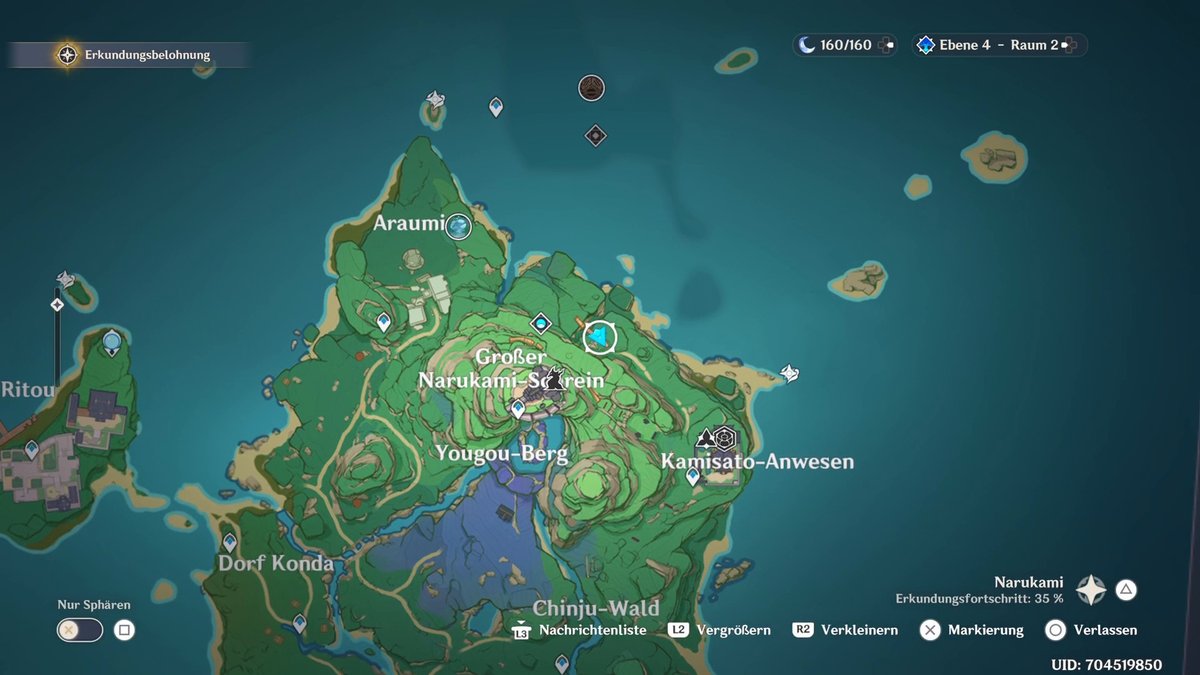Select the waypoint west of Araumi ruins
Viewport: 1200px width, 675px height.
point(383,321)
